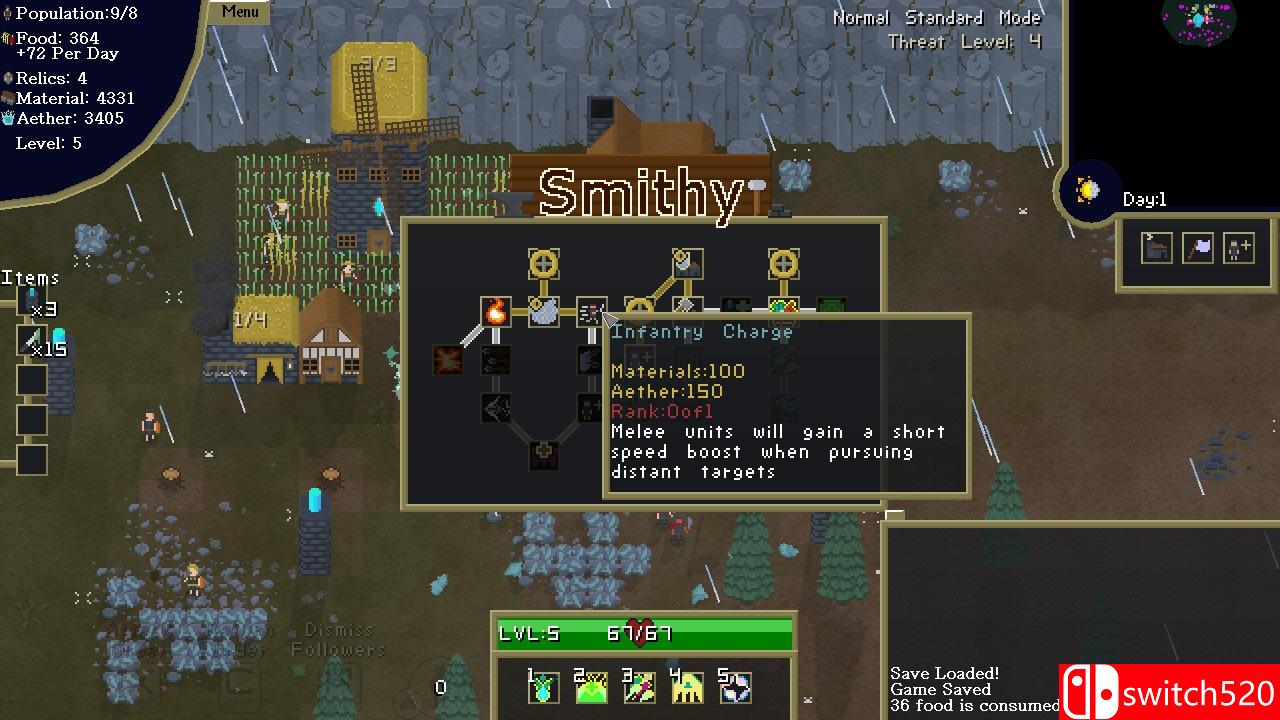
Task: Click the add follower person-plus icon
Action: tap(1239, 248)
